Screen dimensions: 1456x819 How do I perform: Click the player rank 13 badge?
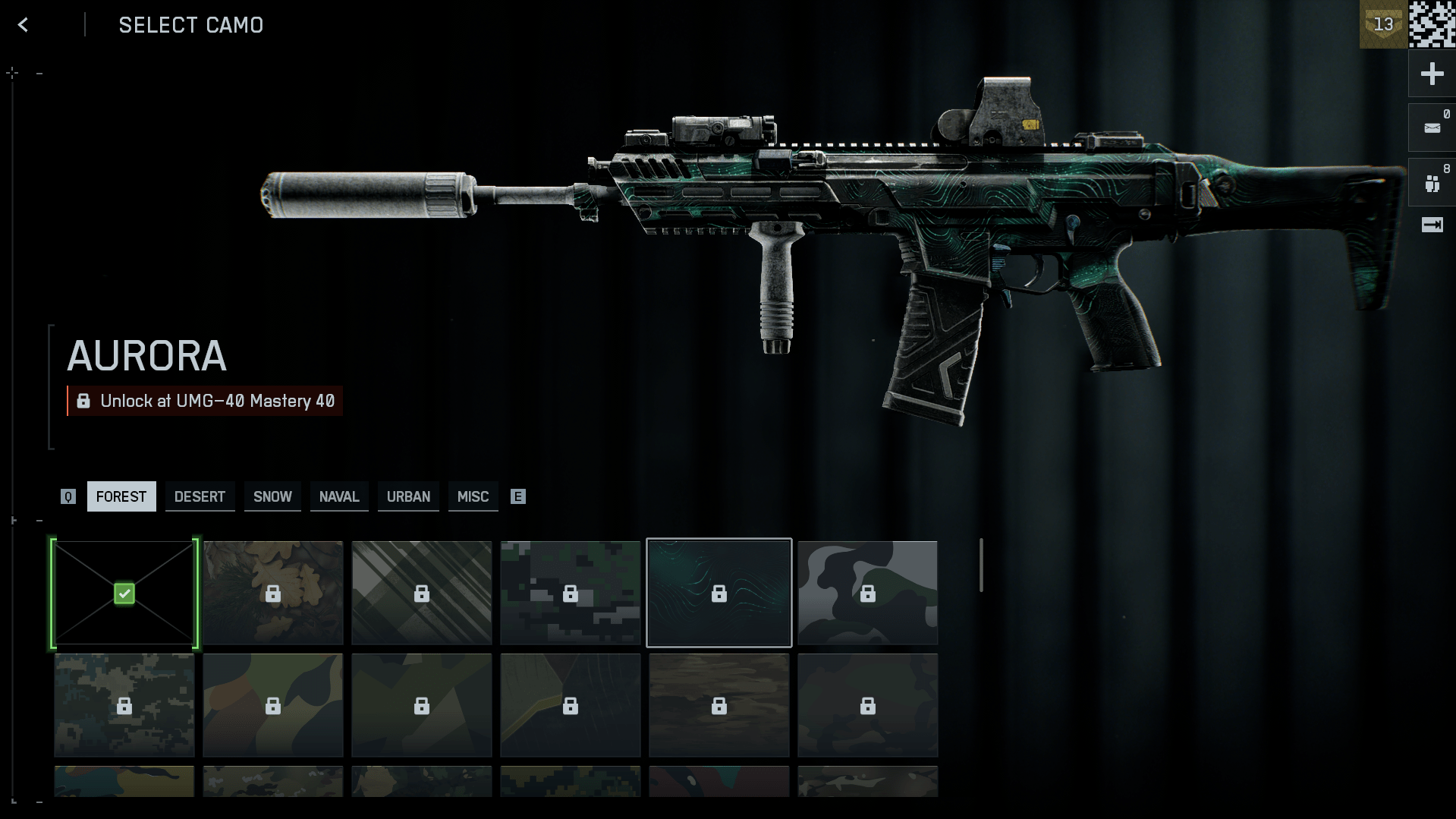(x=1383, y=24)
